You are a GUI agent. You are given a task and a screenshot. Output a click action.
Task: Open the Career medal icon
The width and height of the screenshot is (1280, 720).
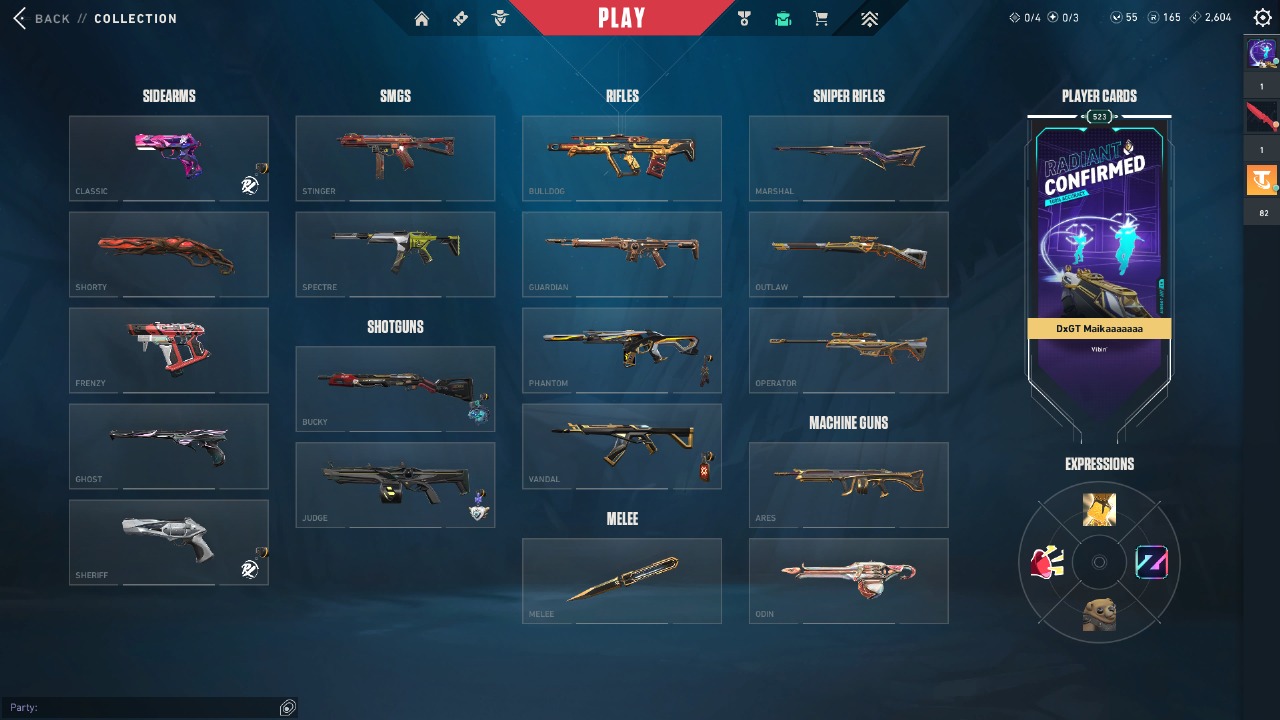(x=743, y=18)
